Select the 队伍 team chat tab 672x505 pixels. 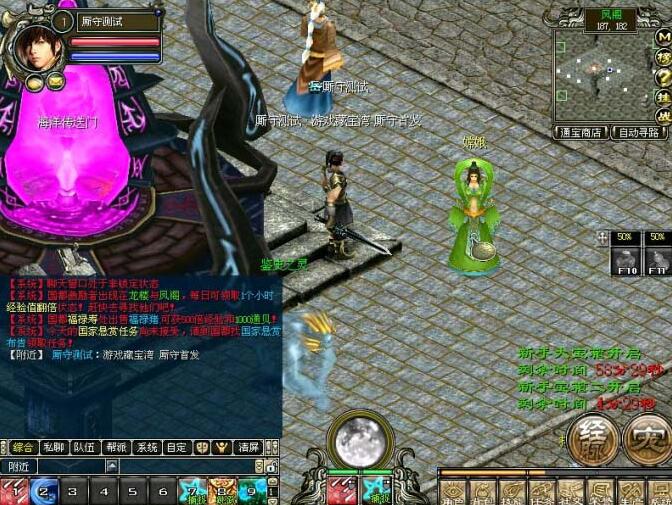tap(86, 448)
